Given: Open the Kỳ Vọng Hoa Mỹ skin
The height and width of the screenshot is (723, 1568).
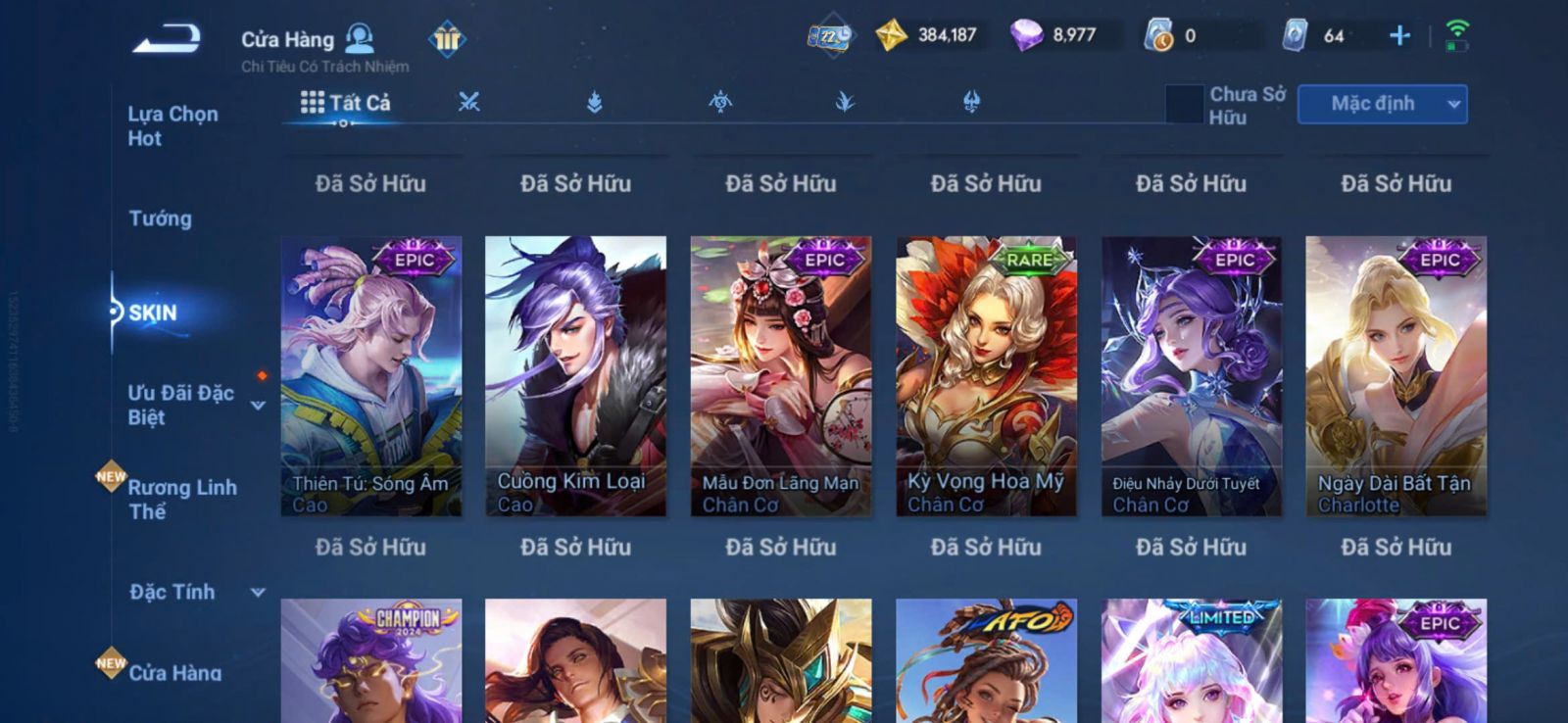Looking at the screenshot, I should click(986, 375).
